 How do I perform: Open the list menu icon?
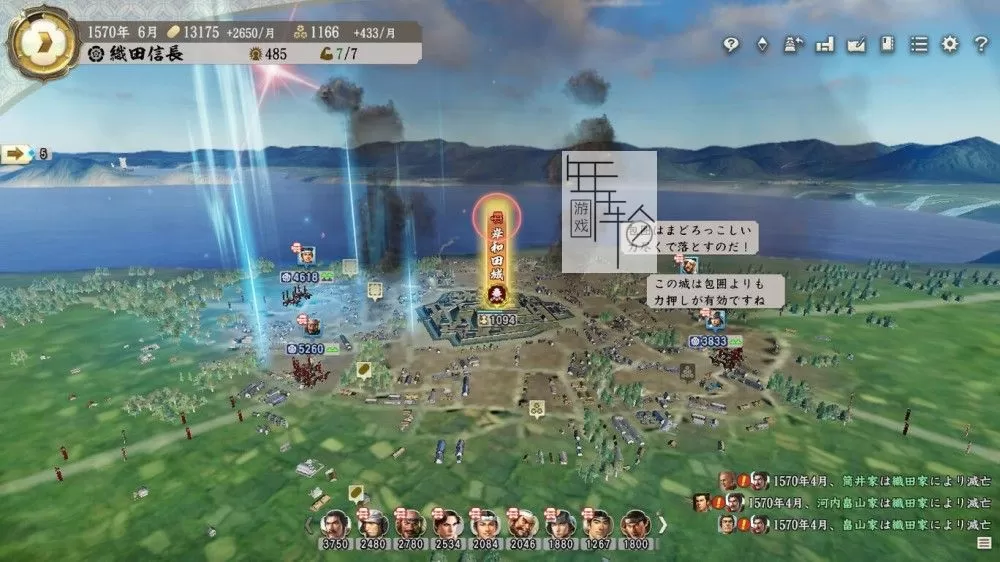(918, 45)
